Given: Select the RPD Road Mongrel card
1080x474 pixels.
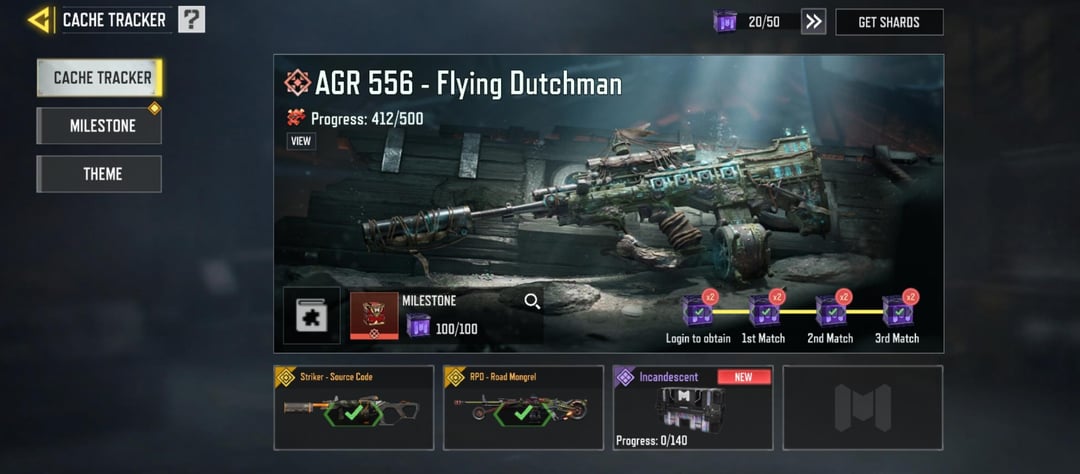Looking at the screenshot, I should [x=523, y=407].
